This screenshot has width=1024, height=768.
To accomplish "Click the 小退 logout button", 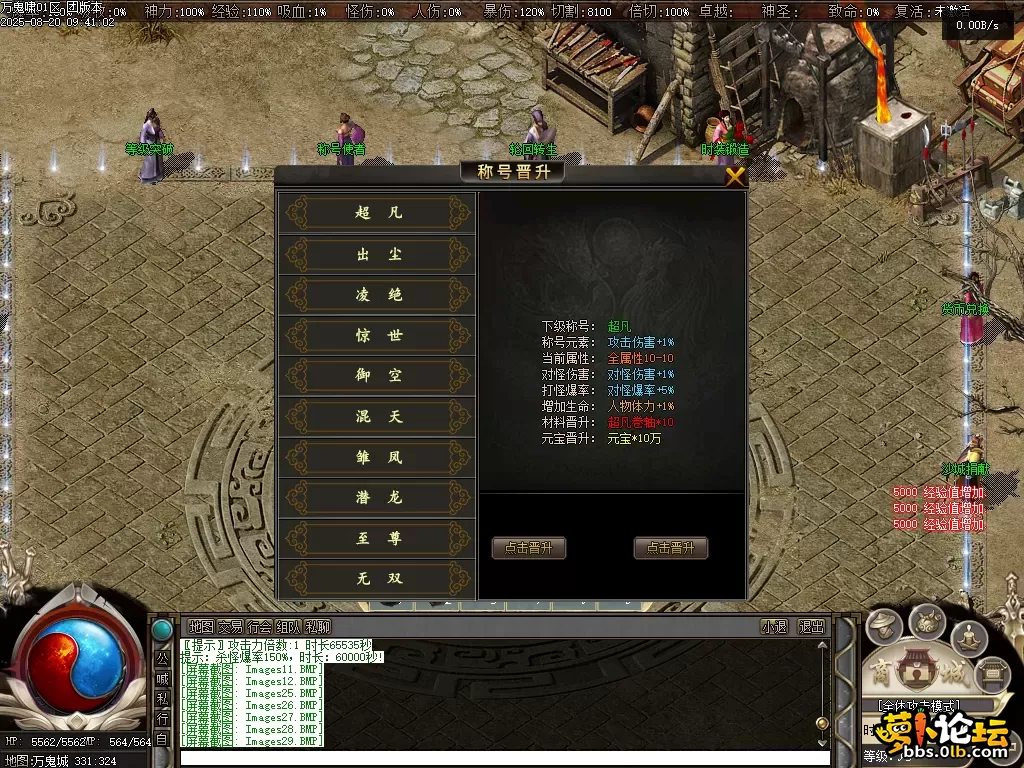I will click(x=774, y=627).
